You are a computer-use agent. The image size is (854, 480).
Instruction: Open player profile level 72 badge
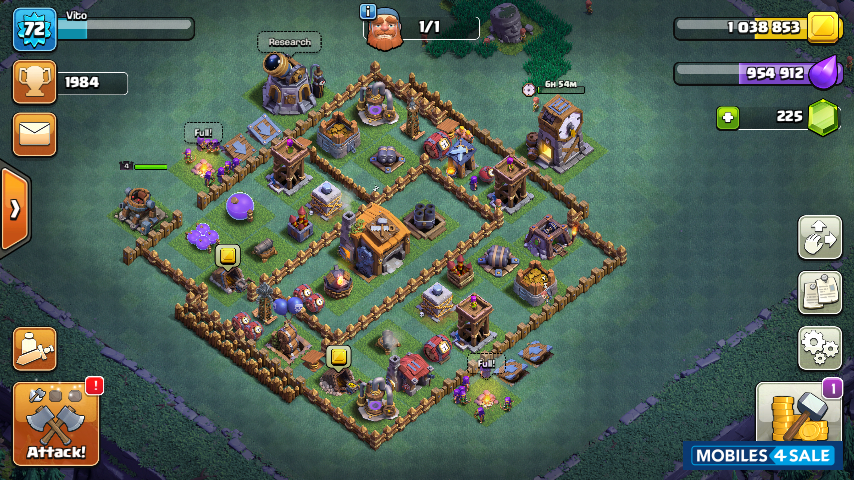[33, 28]
